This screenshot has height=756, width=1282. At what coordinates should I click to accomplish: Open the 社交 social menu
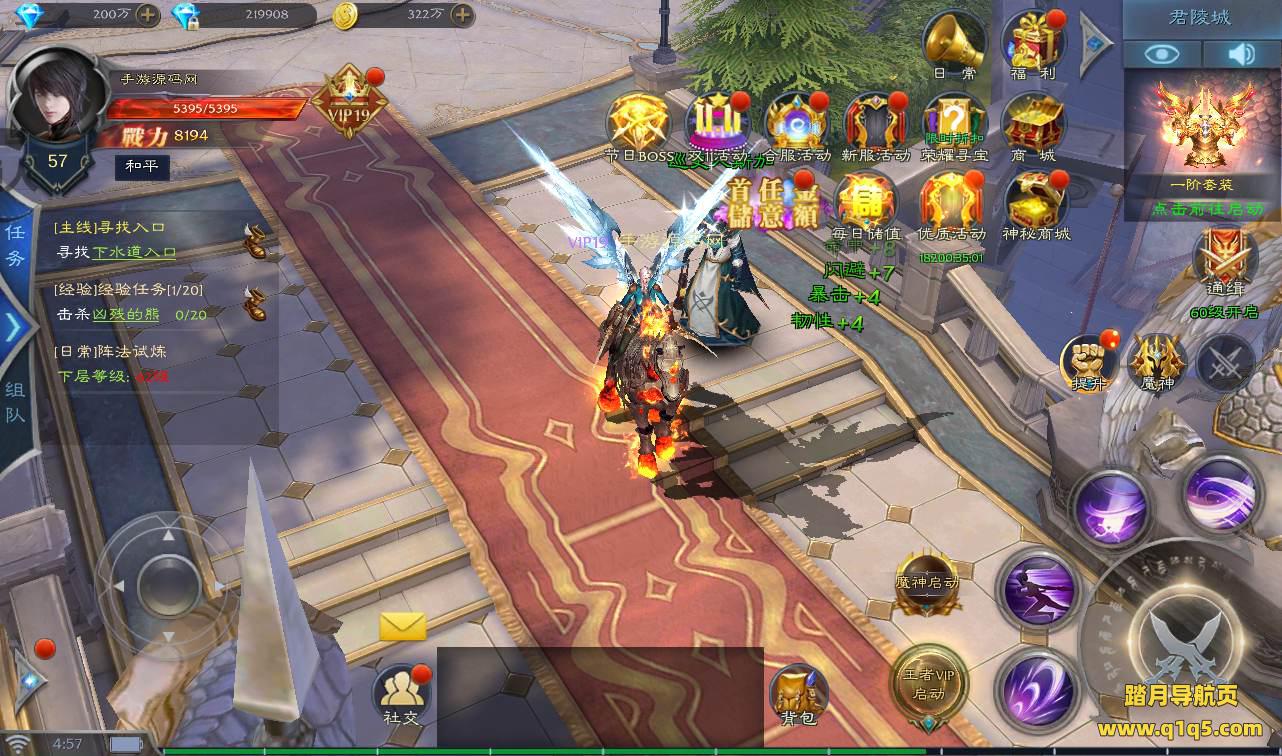[x=400, y=692]
